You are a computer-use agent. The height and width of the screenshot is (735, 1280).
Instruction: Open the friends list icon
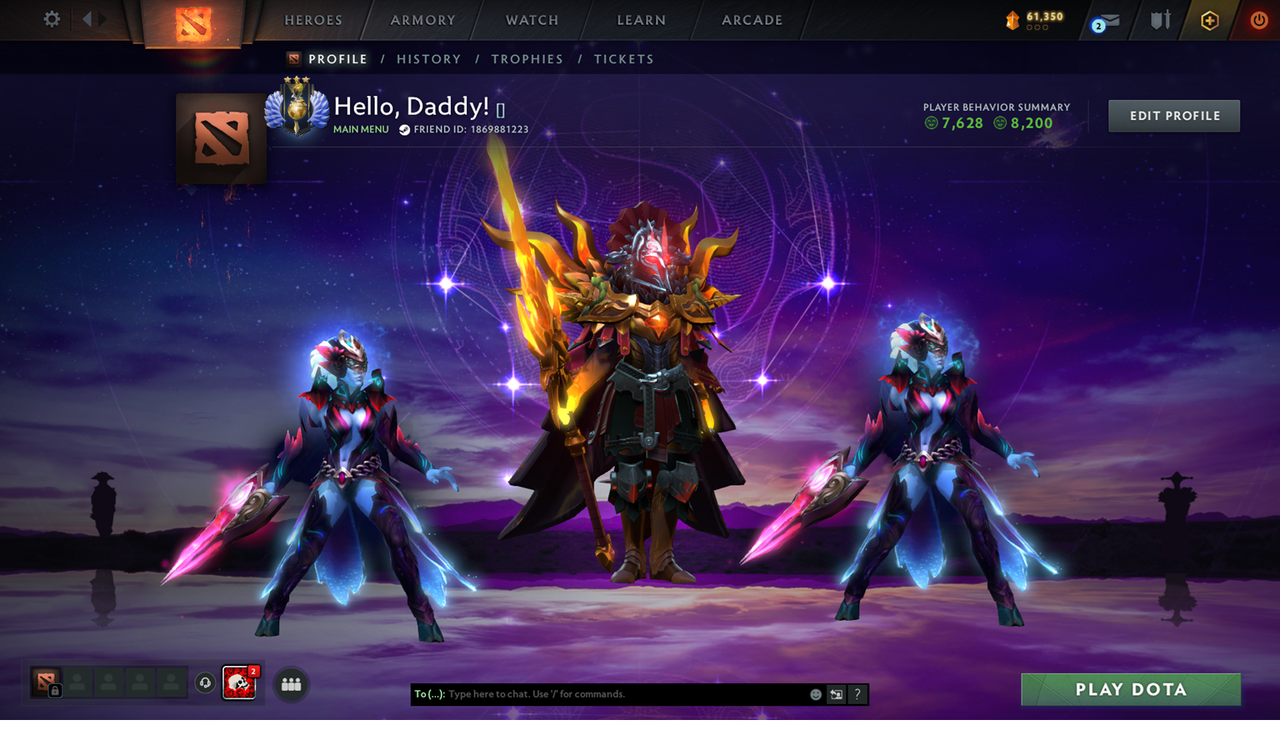[x=290, y=684]
